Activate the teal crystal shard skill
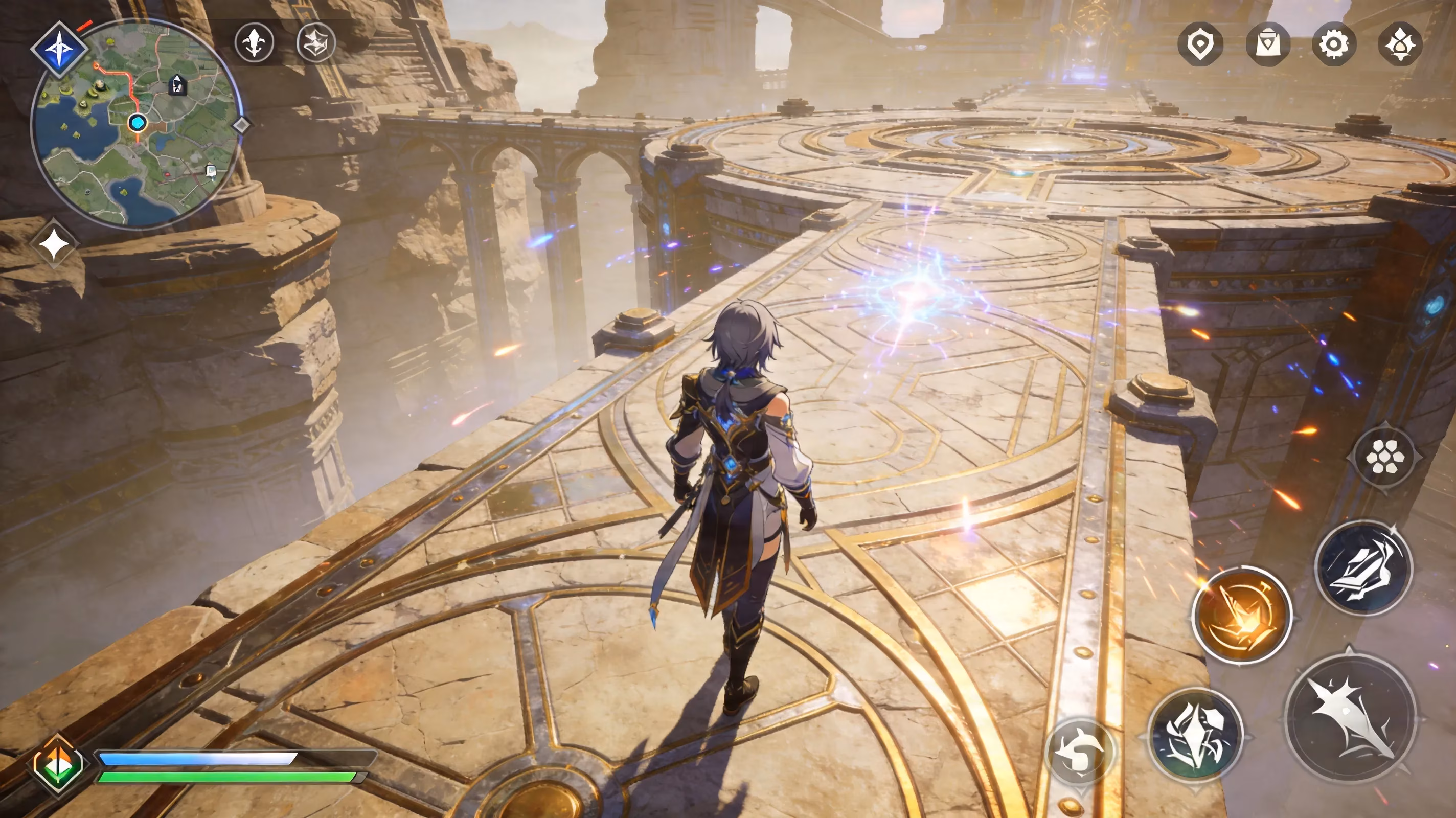Image resolution: width=1456 pixels, height=818 pixels. (1195, 735)
